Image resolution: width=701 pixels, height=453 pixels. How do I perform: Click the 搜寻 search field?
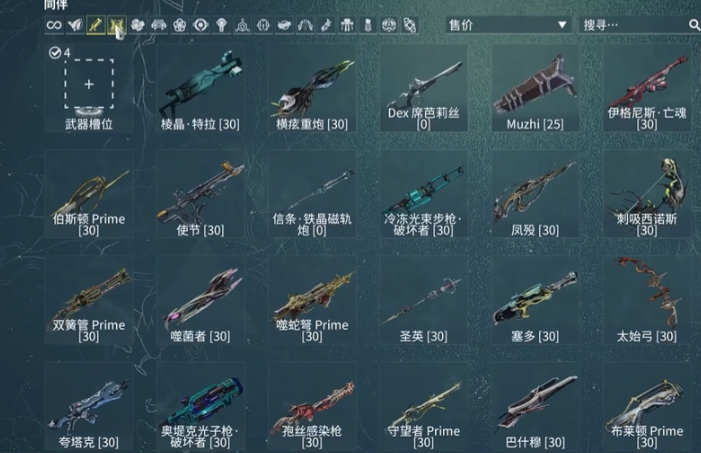[x=632, y=24]
